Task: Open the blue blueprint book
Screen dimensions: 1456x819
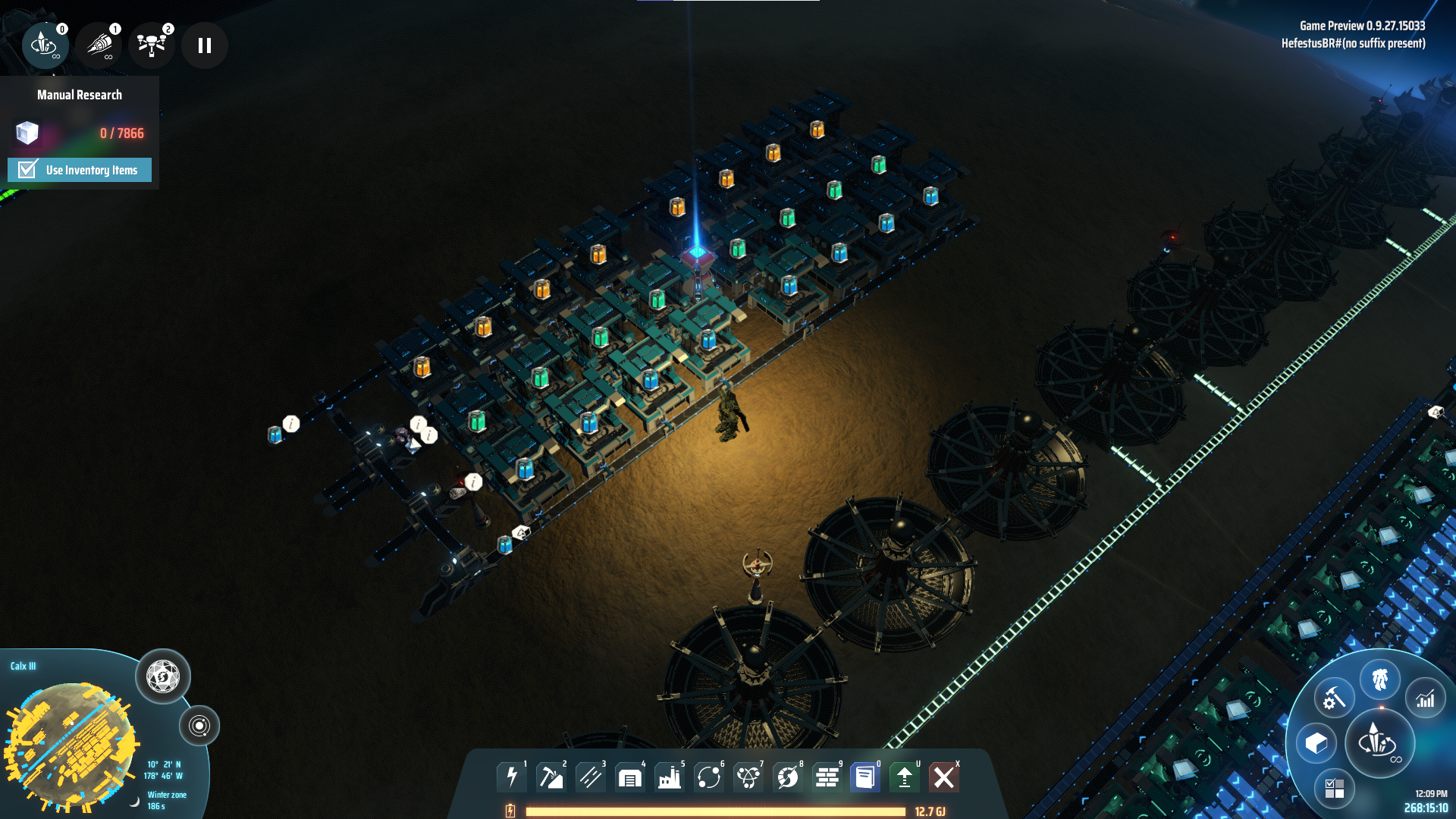Action: coord(865,777)
